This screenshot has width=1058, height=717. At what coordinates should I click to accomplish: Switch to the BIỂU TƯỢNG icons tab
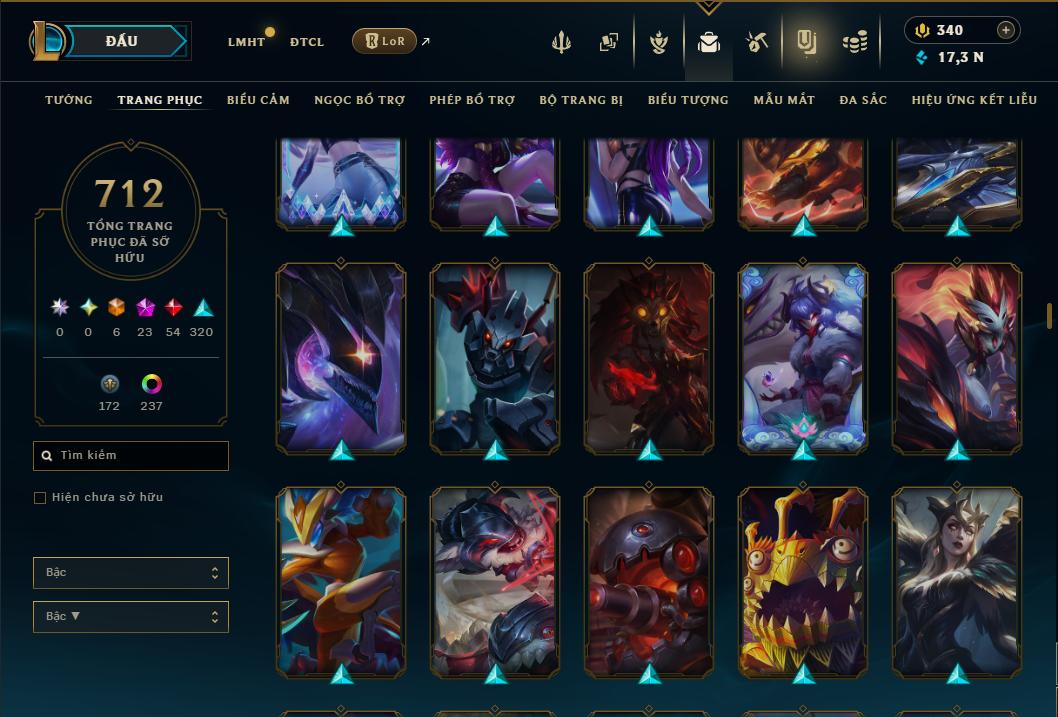[688, 100]
